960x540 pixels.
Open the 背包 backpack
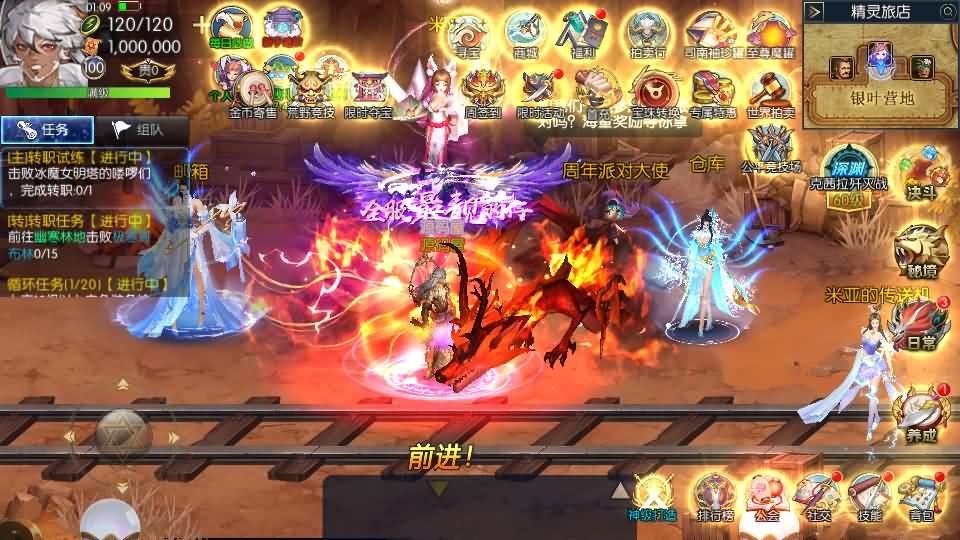(920, 495)
